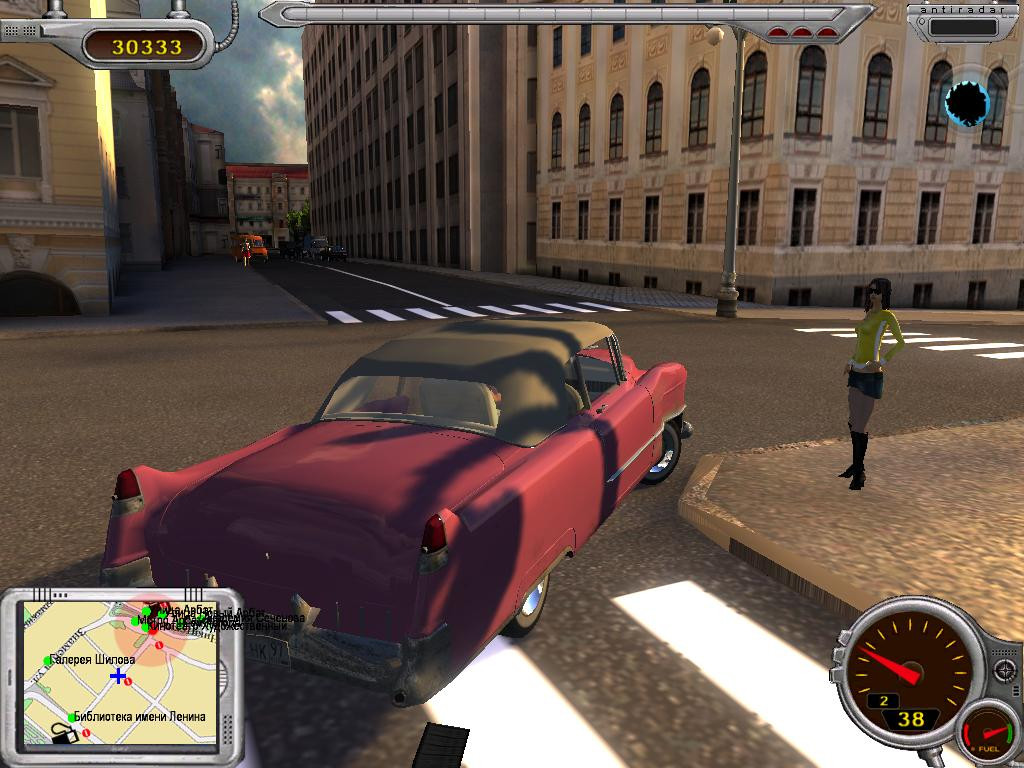
Task: Click the blue cross position marker on the map
Action: point(119,676)
